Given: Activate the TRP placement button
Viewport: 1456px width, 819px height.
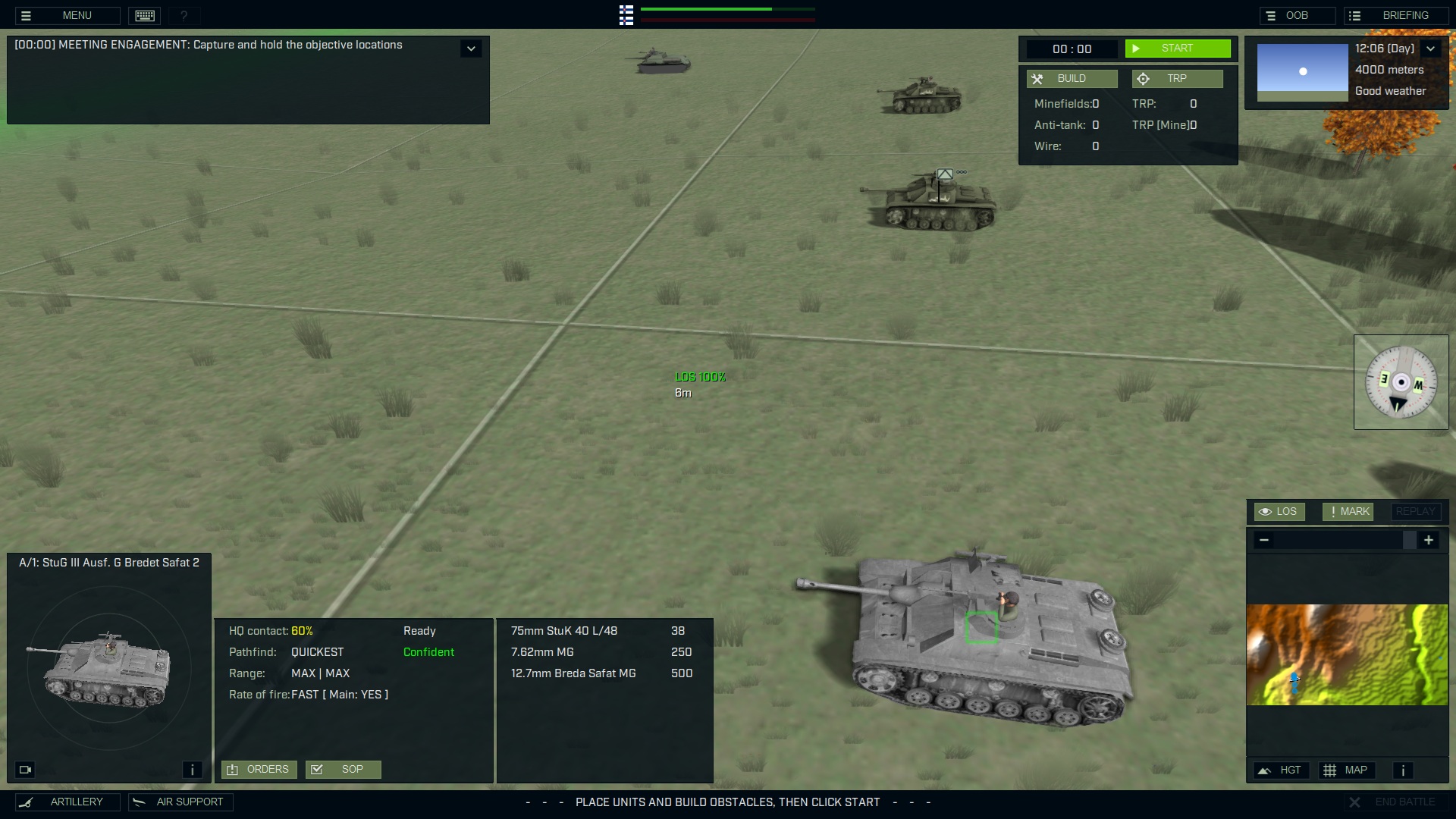Looking at the screenshot, I should coord(1177,79).
